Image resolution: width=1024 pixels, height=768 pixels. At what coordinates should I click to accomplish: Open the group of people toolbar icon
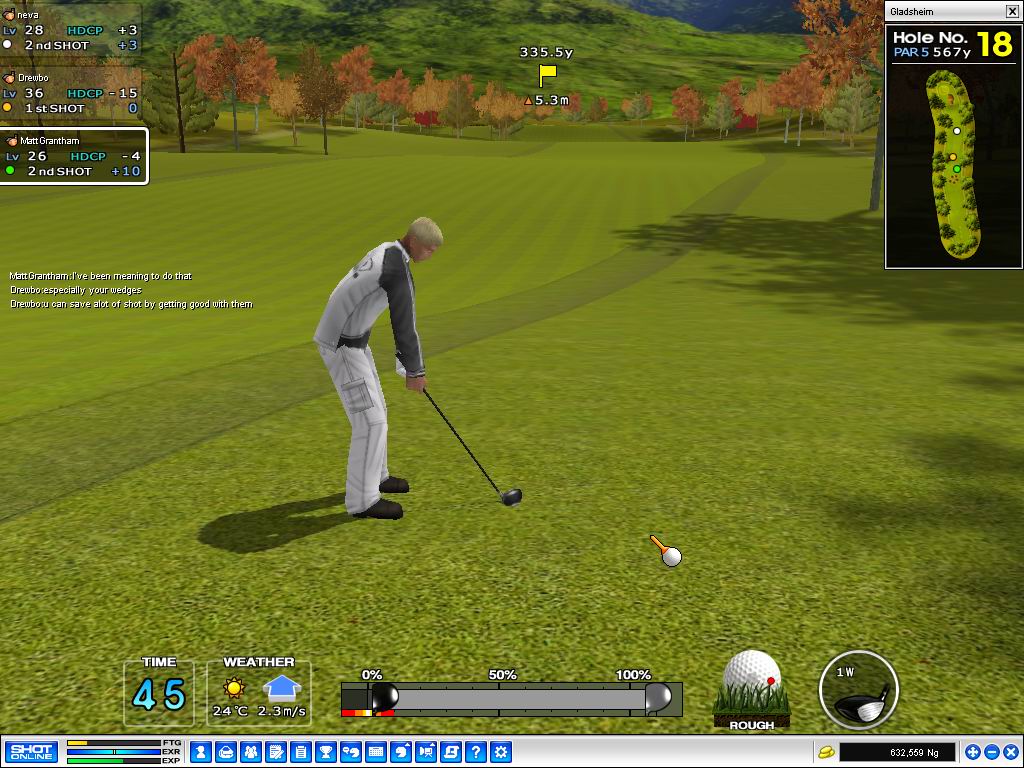point(250,751)
